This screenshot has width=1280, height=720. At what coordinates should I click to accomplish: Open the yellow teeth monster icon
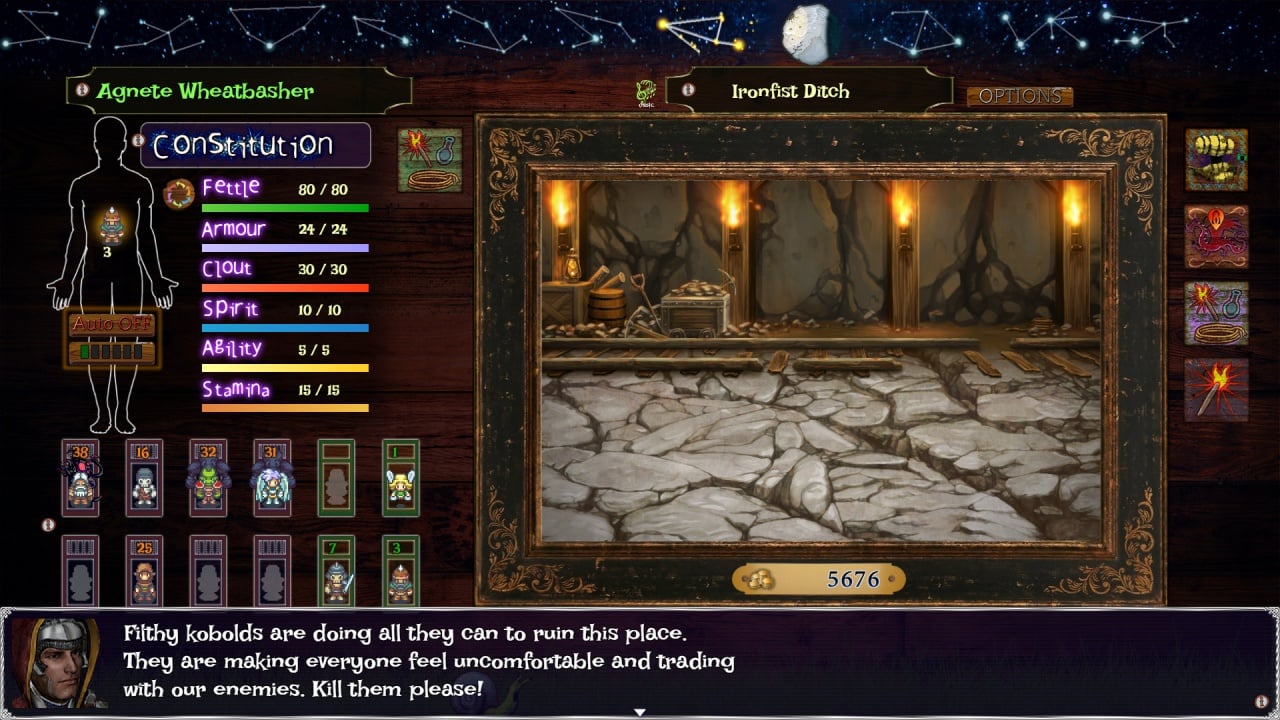tap(1216, 160)
